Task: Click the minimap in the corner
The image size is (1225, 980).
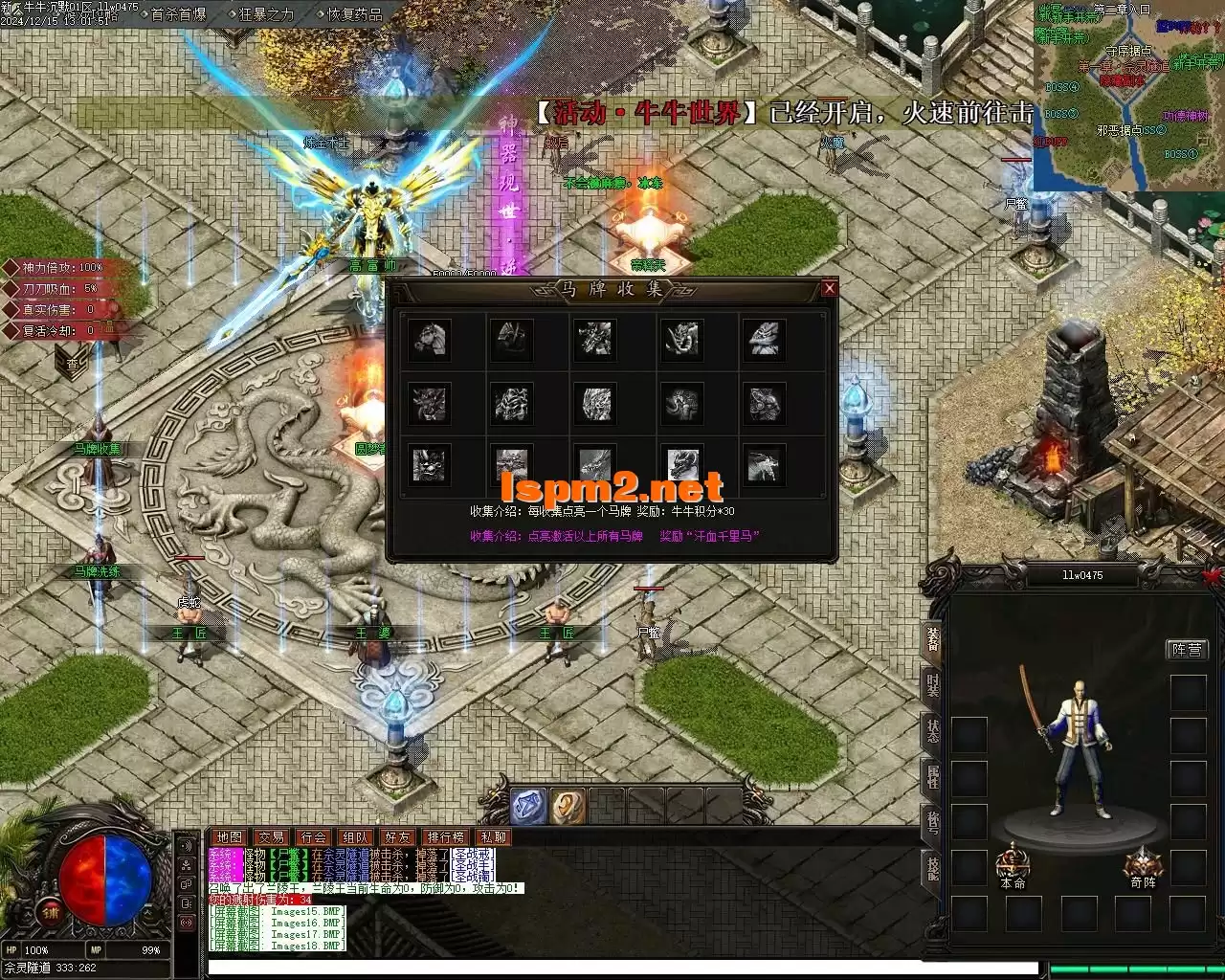Action: (x=1127, y=94)
